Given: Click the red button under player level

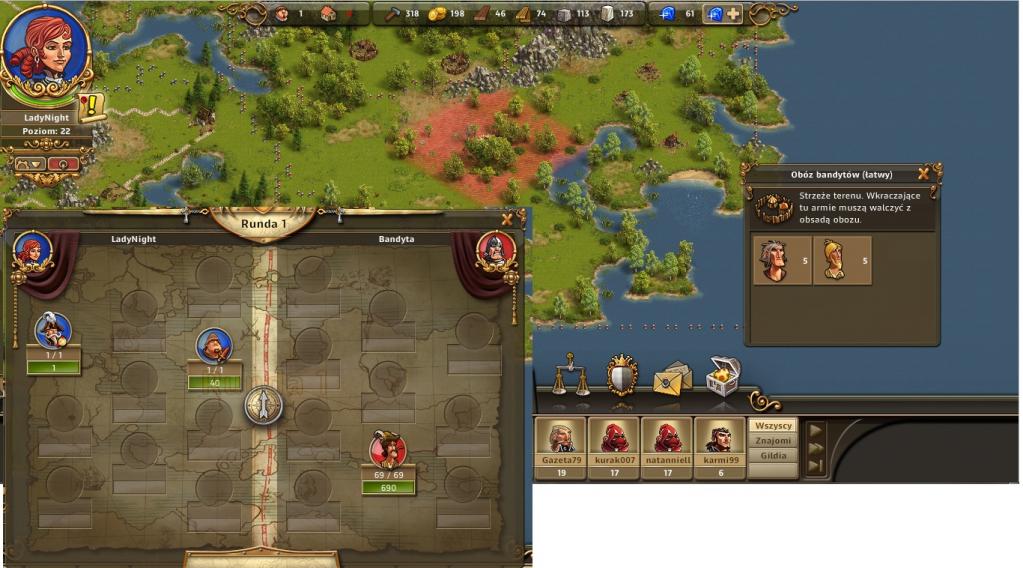Looking at the screenshot, I should pyautogui.click(x=65, y=163).
